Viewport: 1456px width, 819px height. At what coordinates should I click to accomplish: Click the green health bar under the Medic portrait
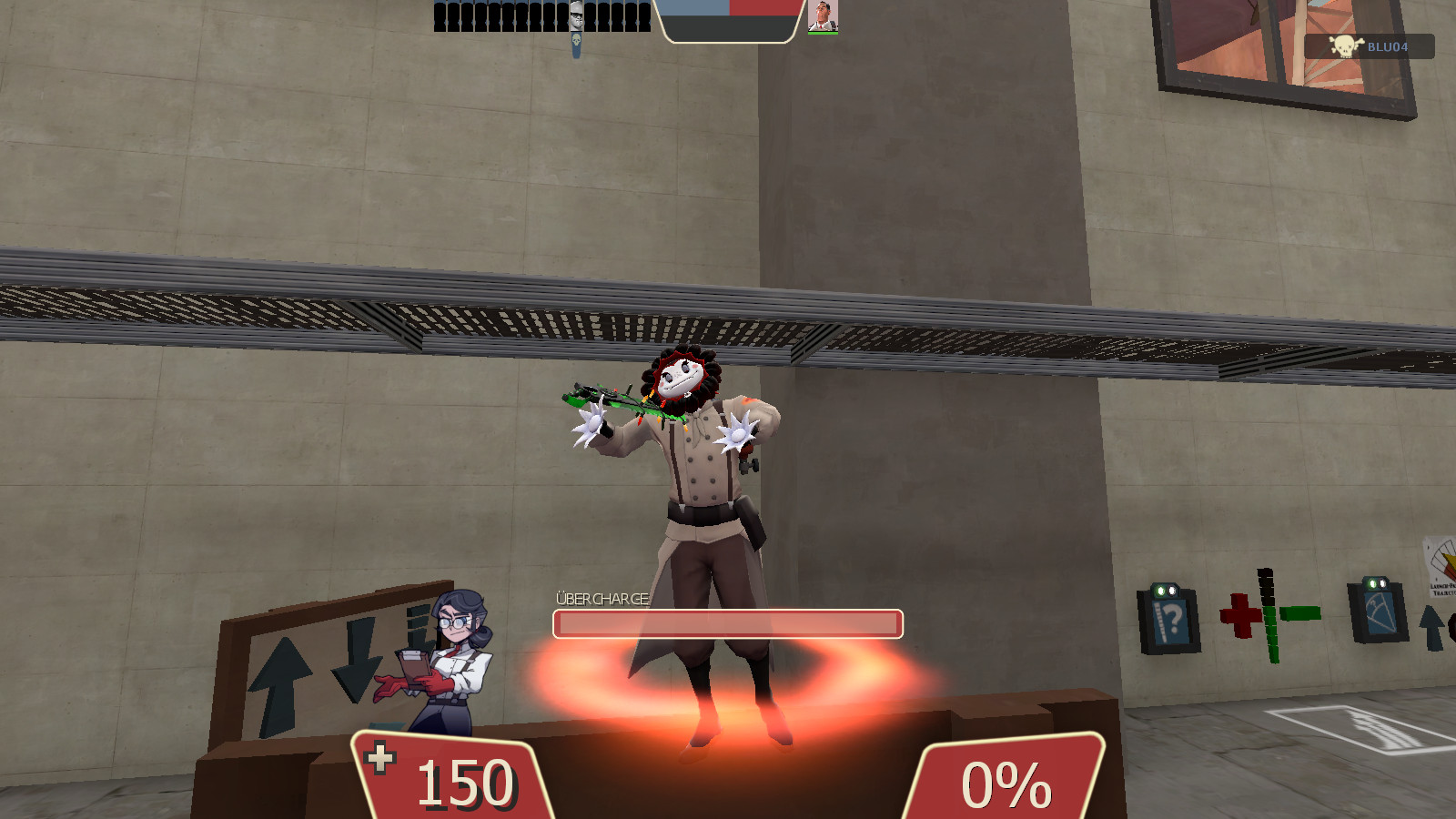click(x=822, y=35)
